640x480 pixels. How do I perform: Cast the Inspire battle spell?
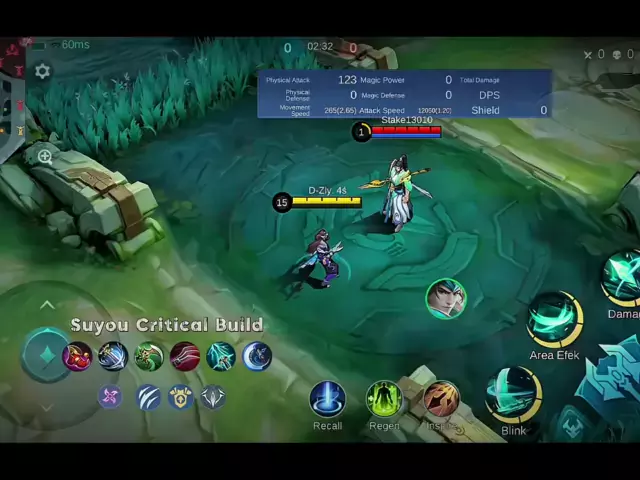(441, 399)
